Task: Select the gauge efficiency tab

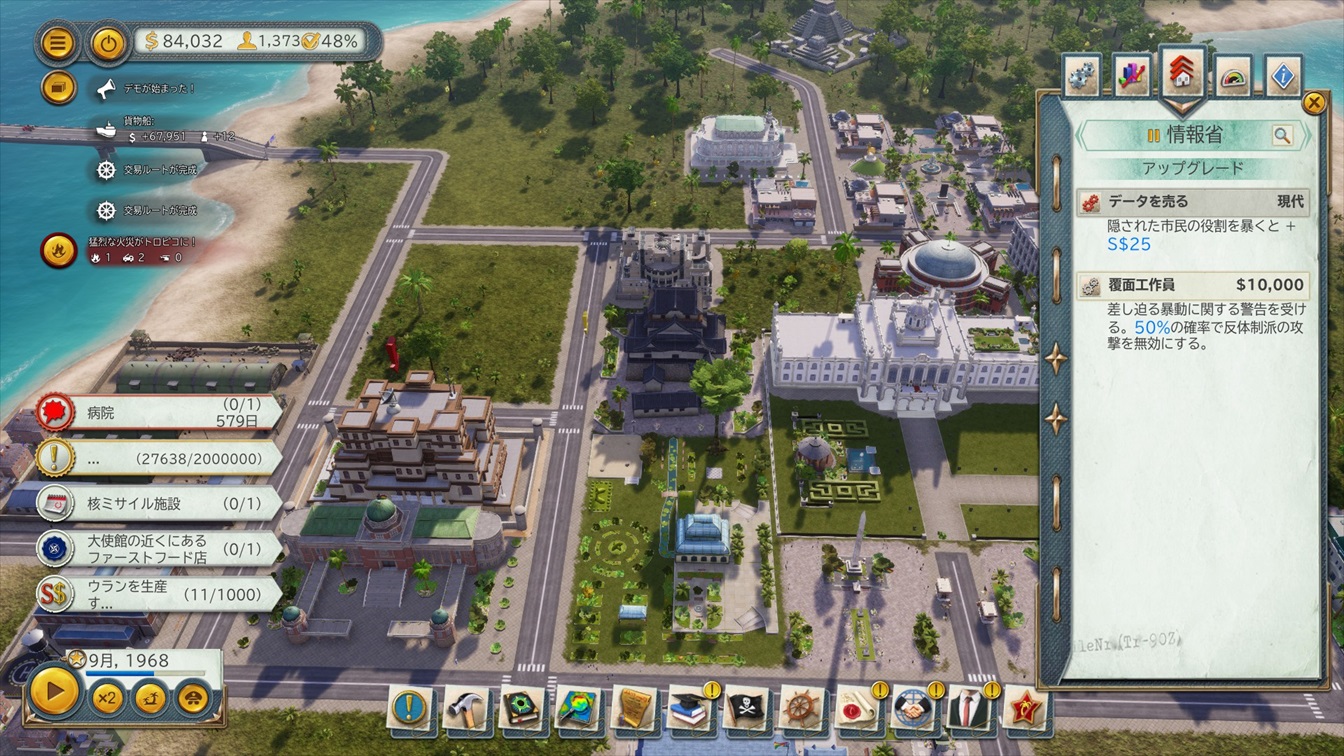Action: pos(1233,77)
